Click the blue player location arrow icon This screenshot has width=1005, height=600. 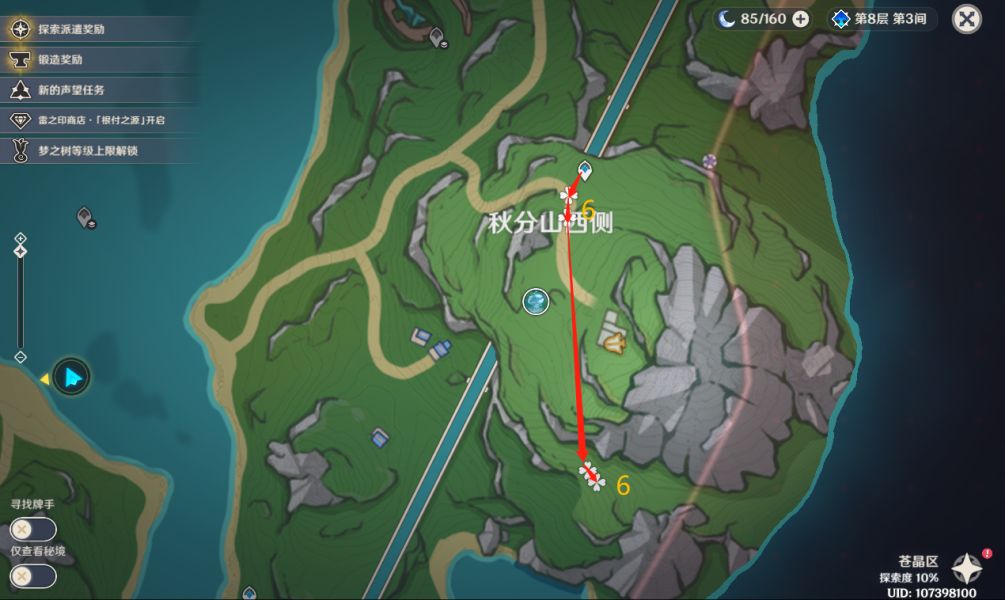point(71,377)
